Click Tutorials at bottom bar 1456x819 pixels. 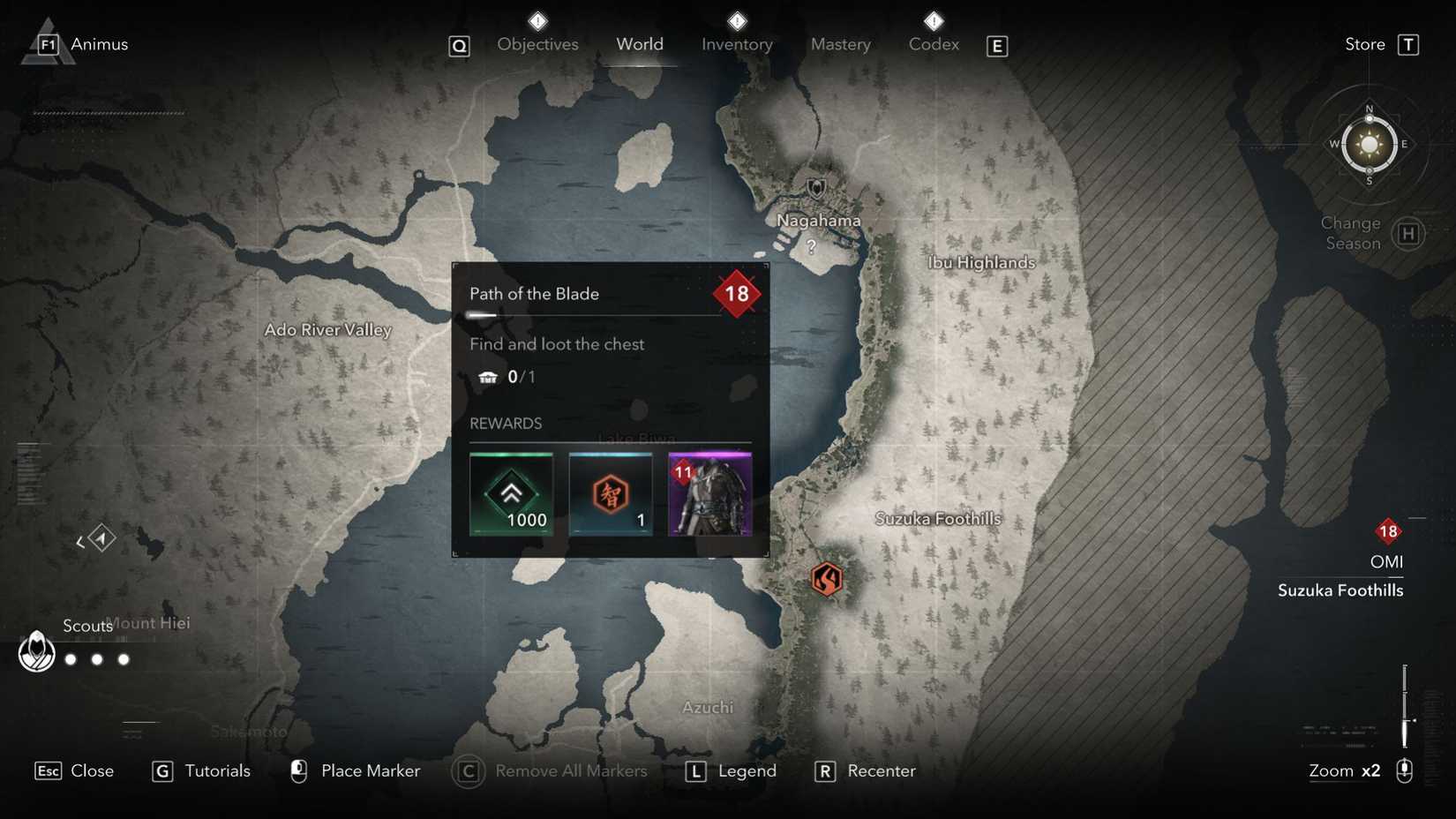pyautogui.click(x=217, y=770)
